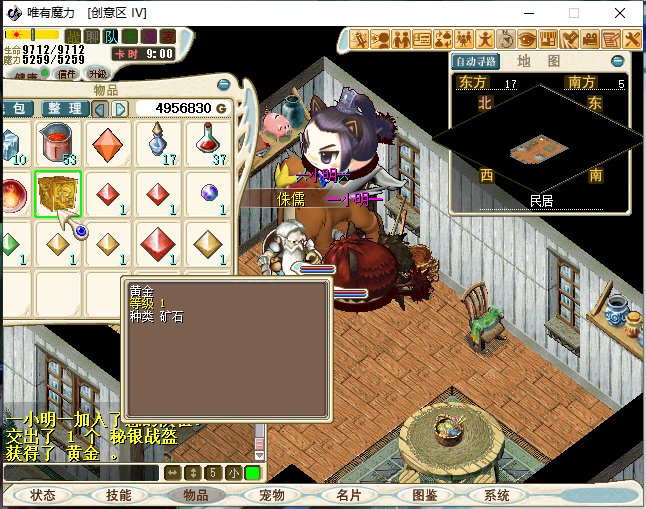Image resolution: width=646 pixels, height=509 pixels.
Task: Select the golden ore block item
Action: coord(58,193)
